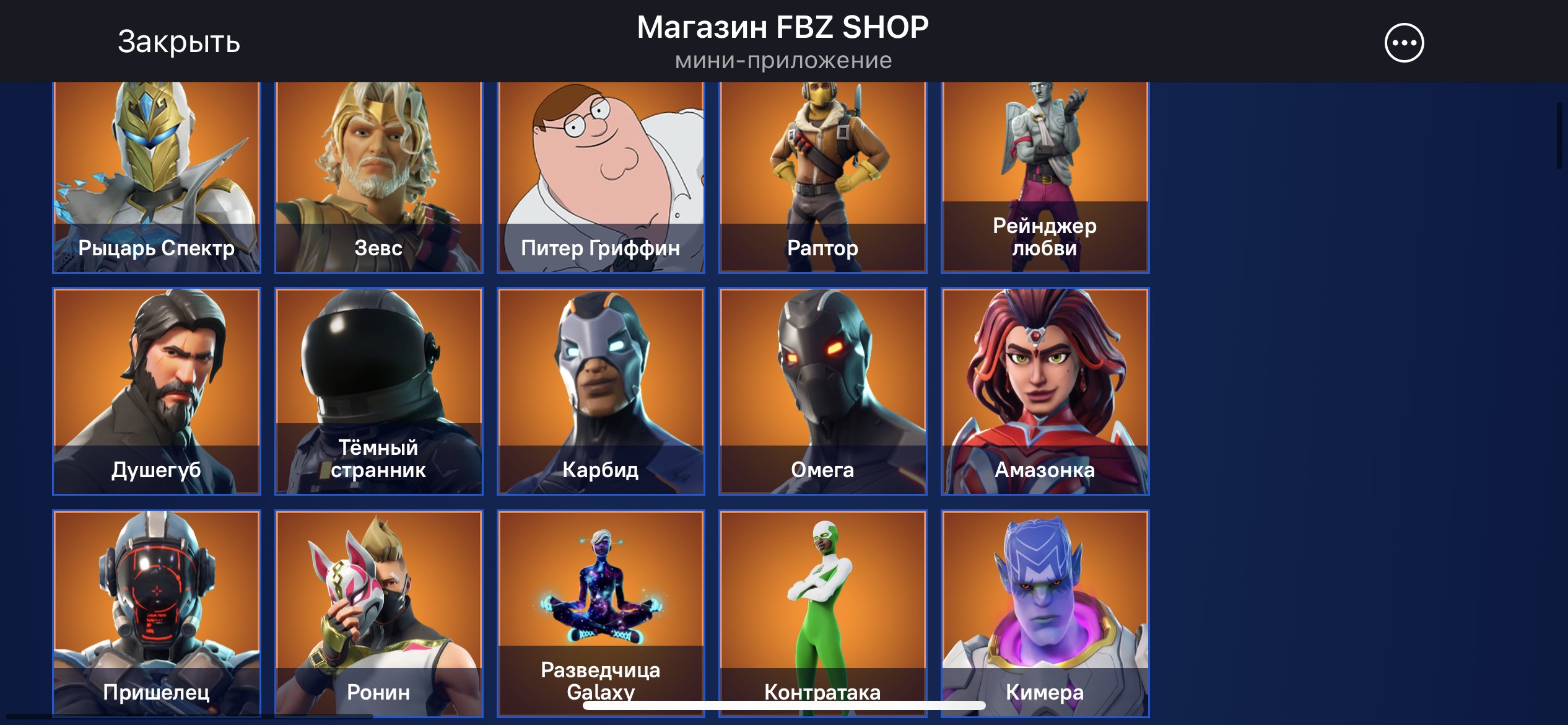Viewport: 1568px width, 725px height.
Task: Open the Тёмный странник skin card
Action: 379,390
